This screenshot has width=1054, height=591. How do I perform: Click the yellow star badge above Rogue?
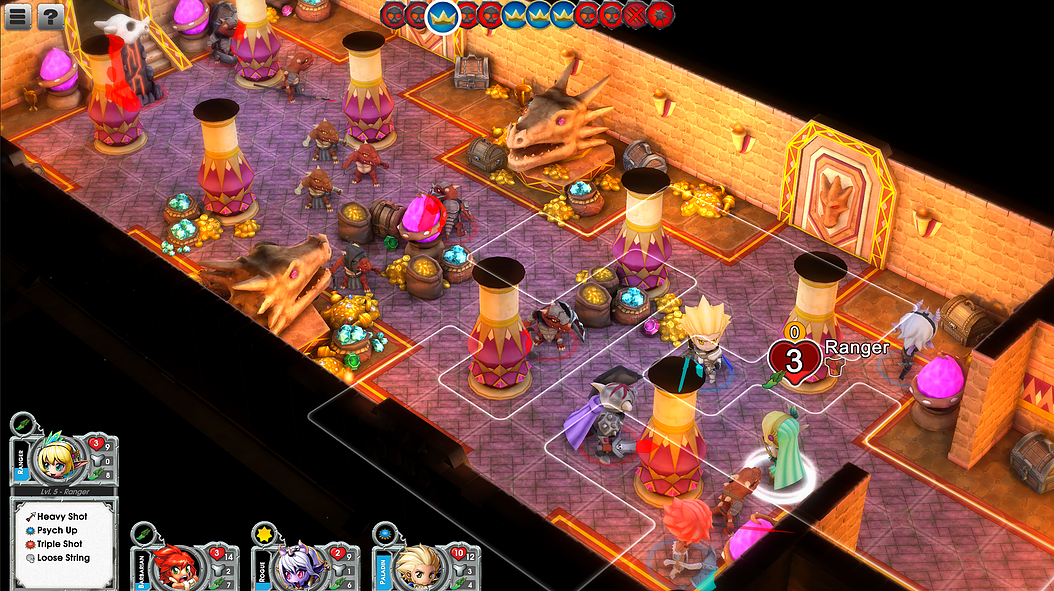point(263,534)
